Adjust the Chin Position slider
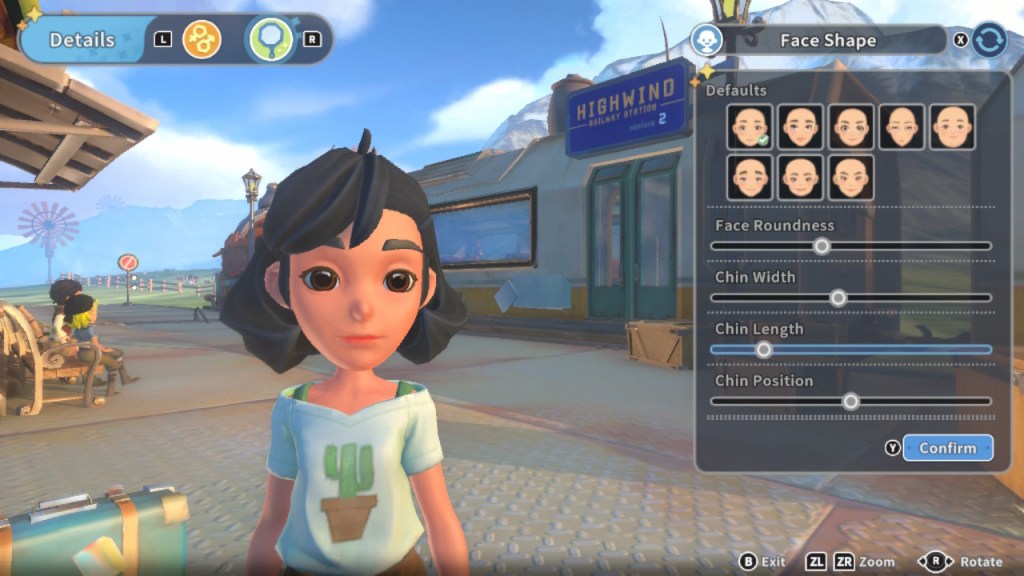The image size is (1024, 576). pyautogui.click(x=850, y=402)
